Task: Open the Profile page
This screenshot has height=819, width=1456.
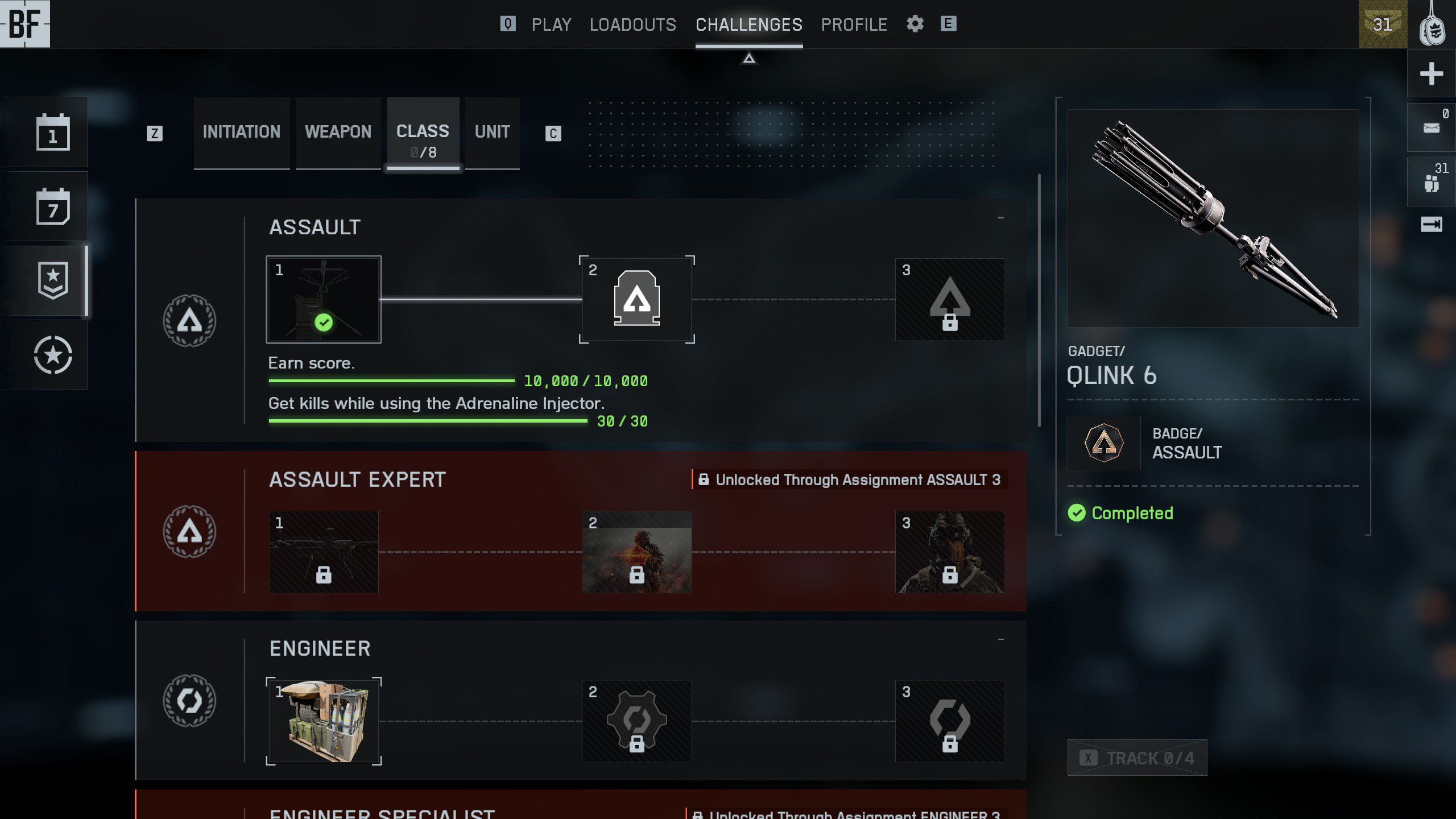Action: tap(854, 24)
